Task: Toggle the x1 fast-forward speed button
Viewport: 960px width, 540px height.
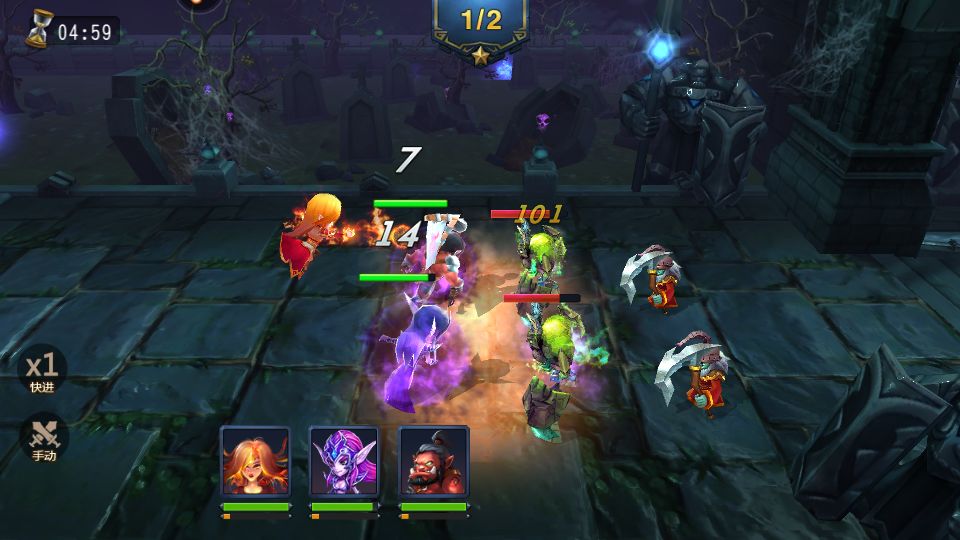Action: coord(42,370)
